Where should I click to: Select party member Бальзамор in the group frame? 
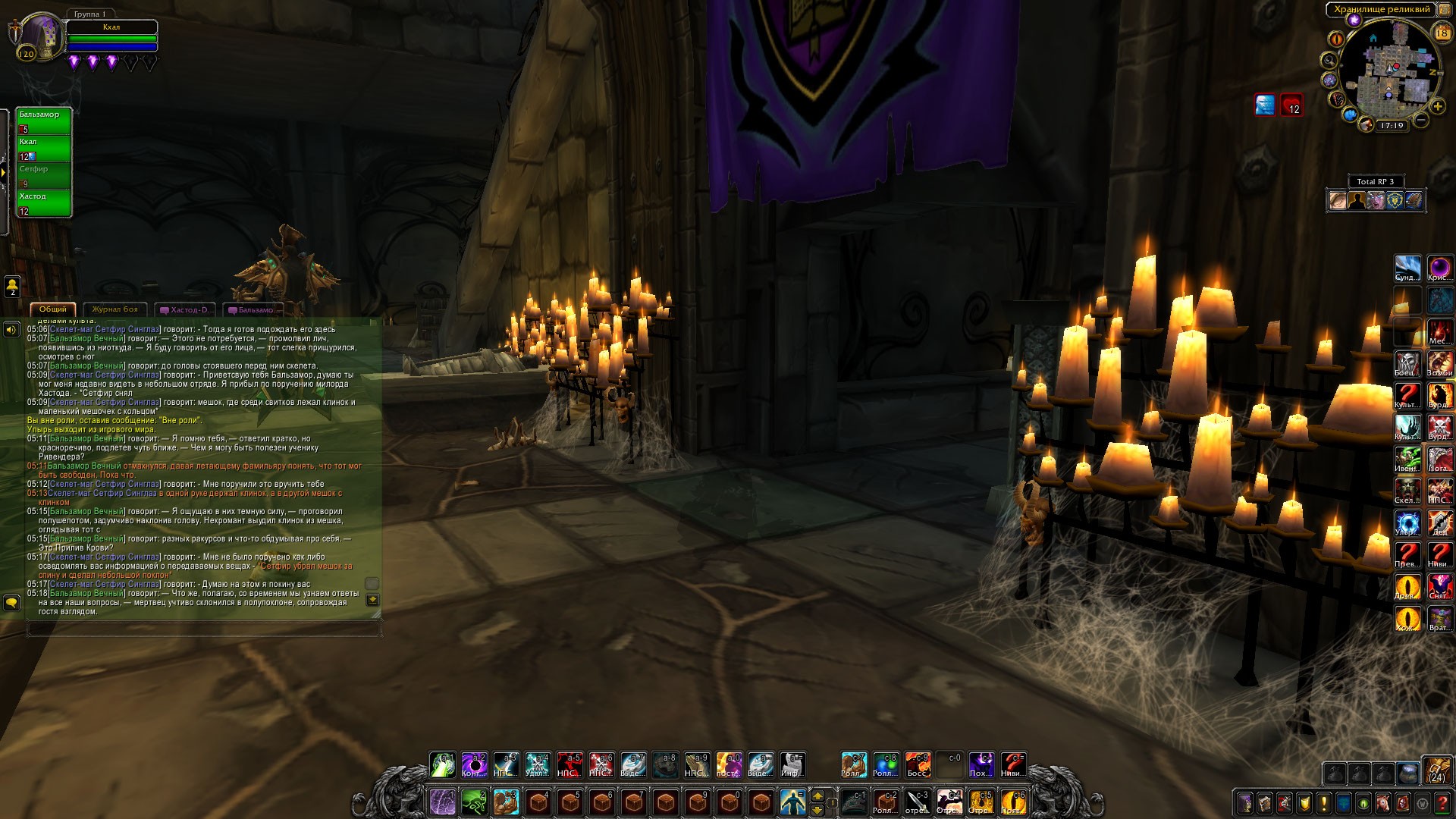pyautogui.click(x=44, y=121)
